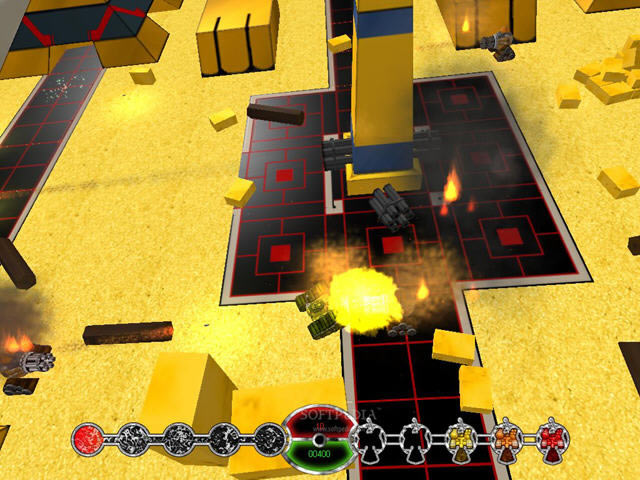Image resolution: width=640 pixels, height=480 pixels.
Task: Select the red circular orb icon
Action: click(89, 438)
